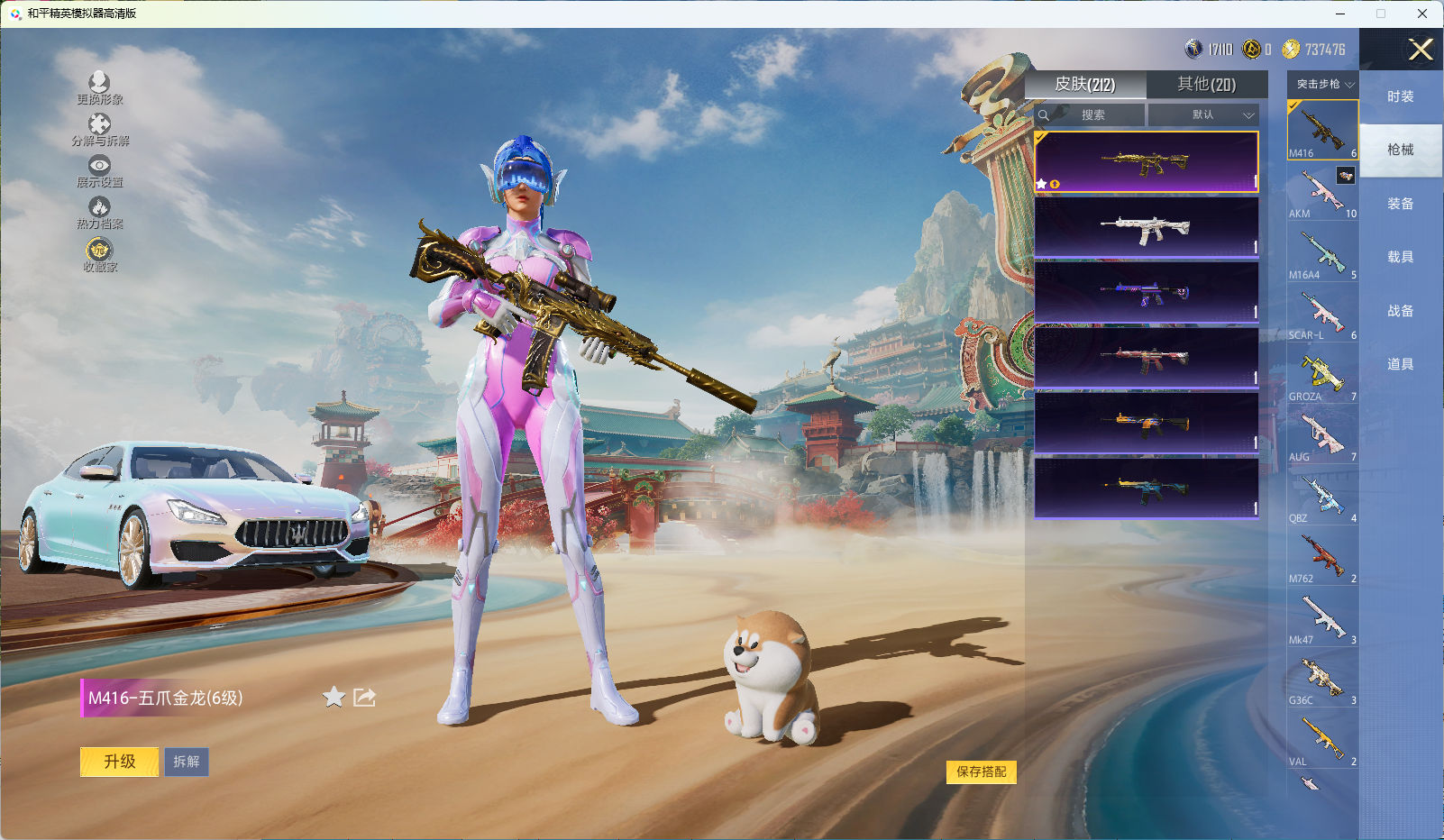Choose the GROZA weapon entry
Image resolution: width=1444 pixels, height=840 pixels.
pos(1322,377)
